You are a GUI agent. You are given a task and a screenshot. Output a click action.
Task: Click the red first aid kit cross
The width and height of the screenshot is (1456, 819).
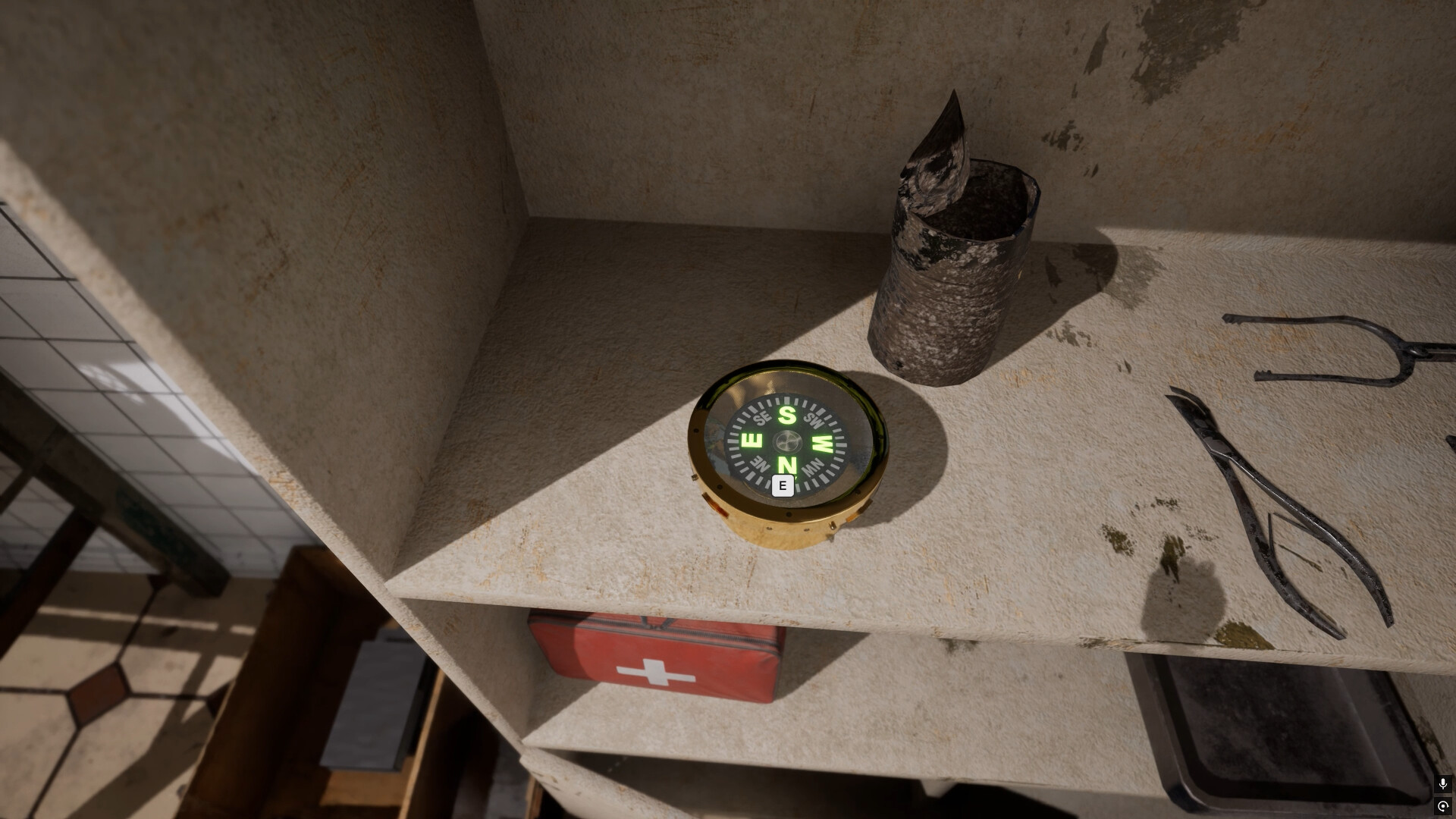654,673
